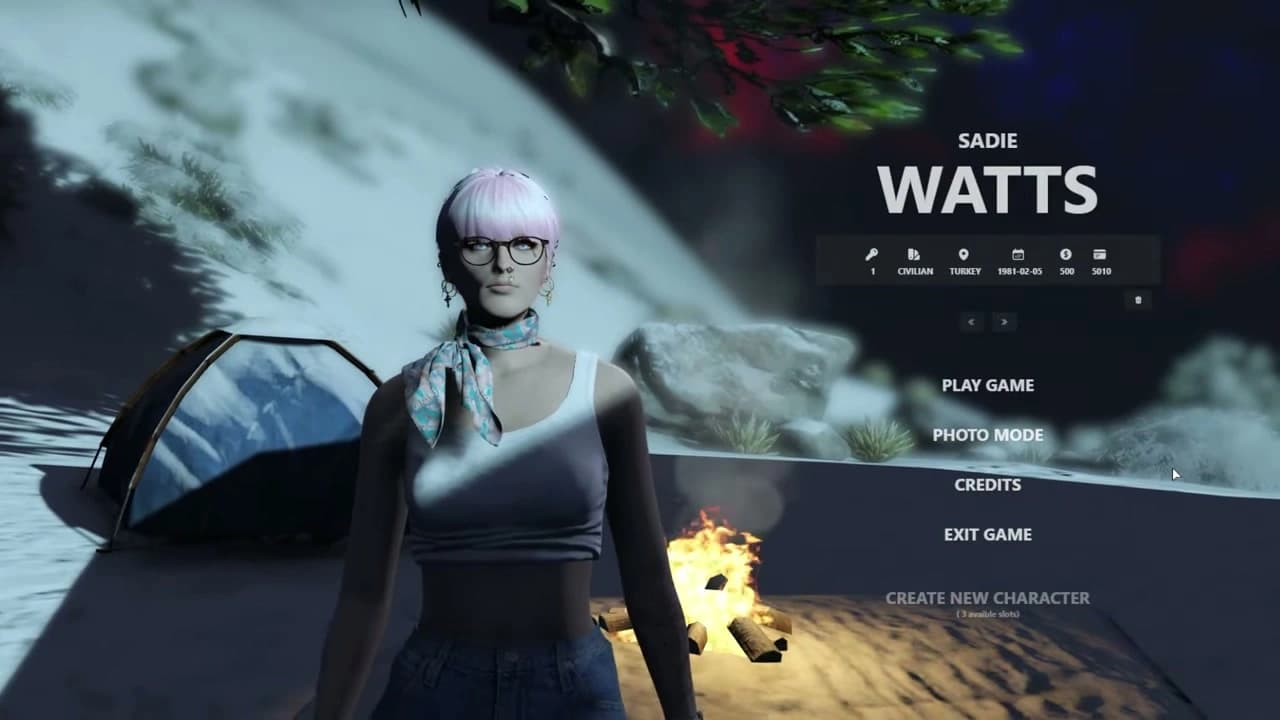The image size is (1280, 720).
Task: Choose Exit Game
Action: (987, 535)
